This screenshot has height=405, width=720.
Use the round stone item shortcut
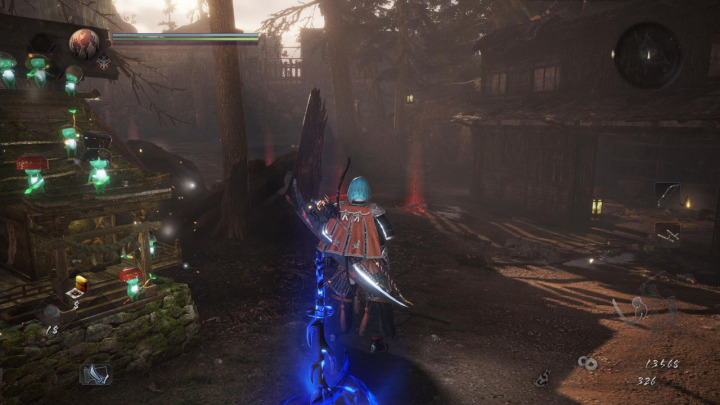[x=50, y=311]
